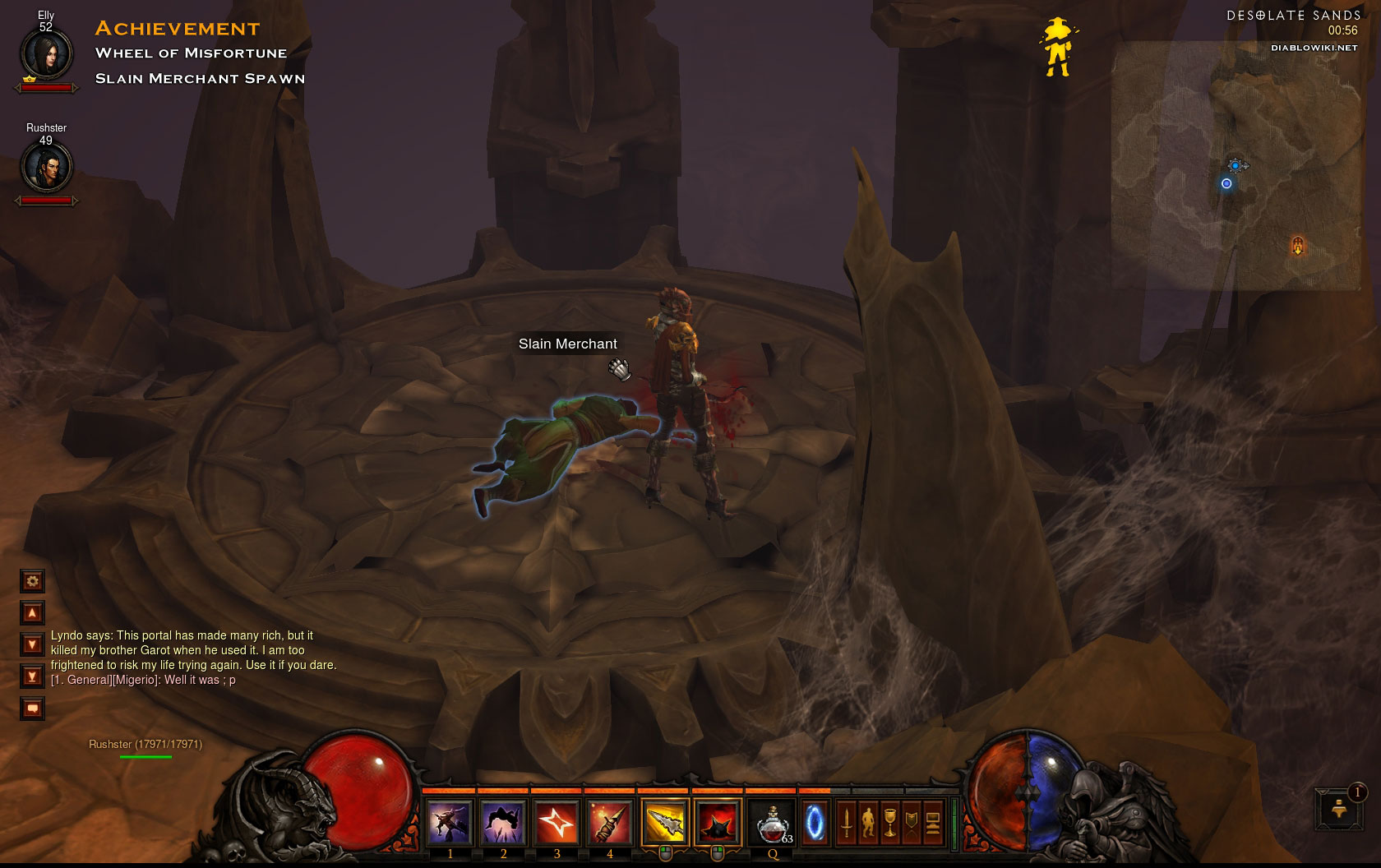Open chat settings gear button
The height and width of the screenshot is (868, 1381).
32,581
